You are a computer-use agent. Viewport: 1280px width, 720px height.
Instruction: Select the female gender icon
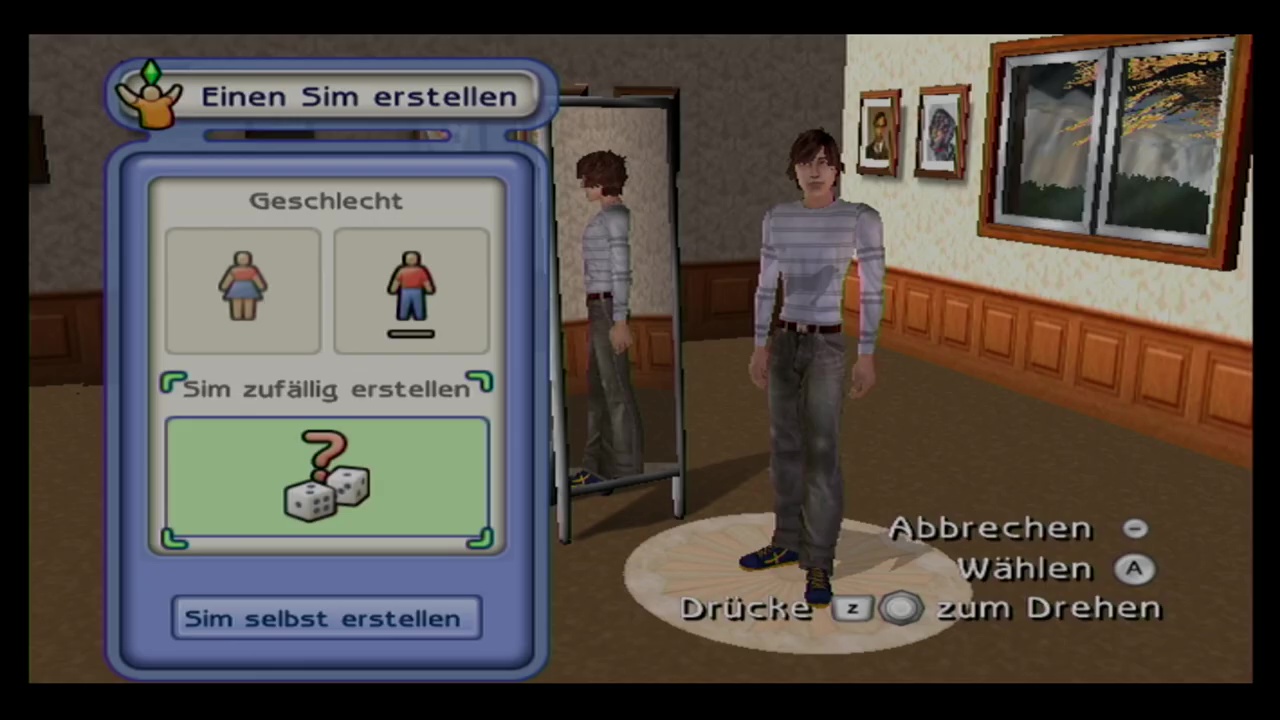pos(243,290)
